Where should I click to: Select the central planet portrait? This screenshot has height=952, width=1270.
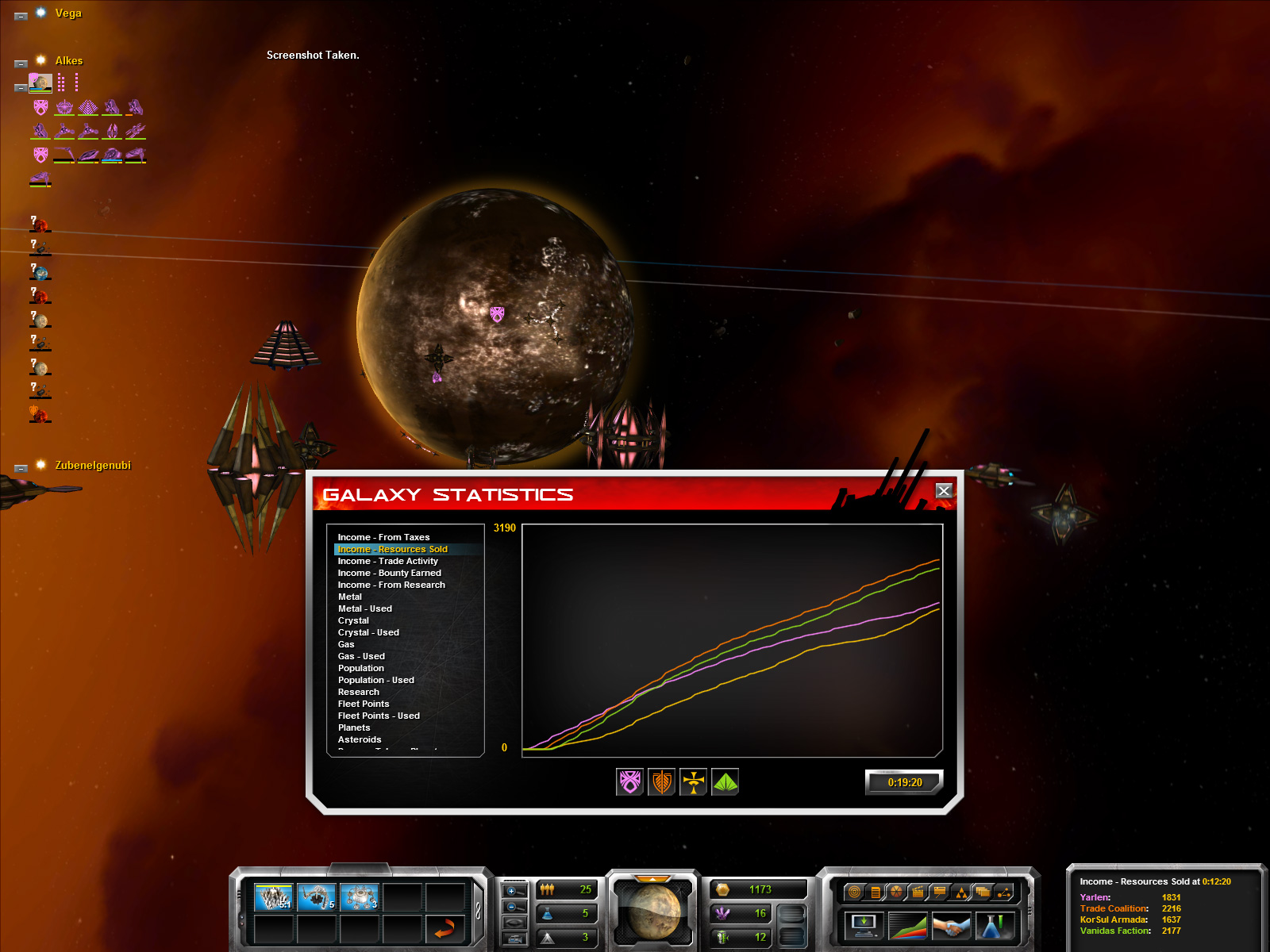tap(652, 910)
